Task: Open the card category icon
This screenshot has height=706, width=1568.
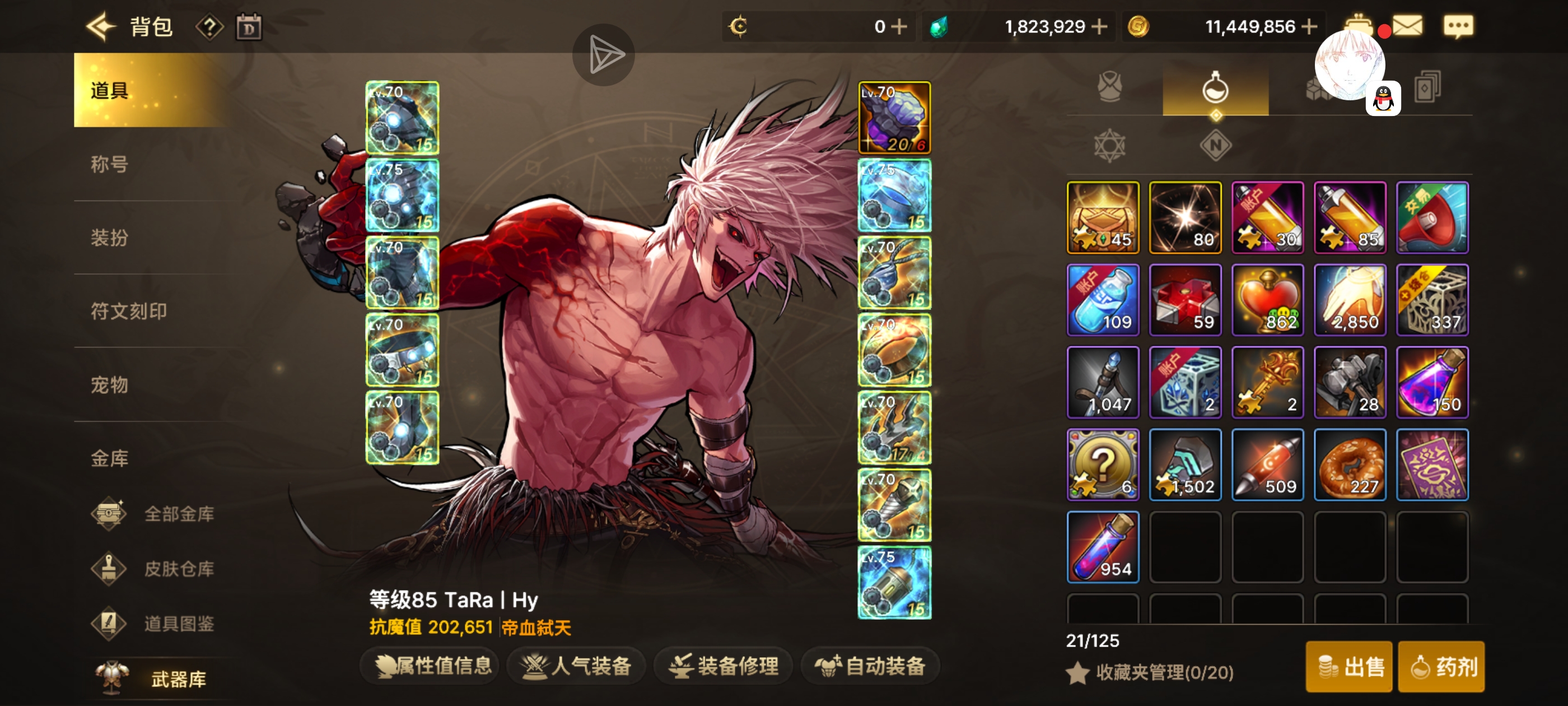Action: pos(1427,87)
